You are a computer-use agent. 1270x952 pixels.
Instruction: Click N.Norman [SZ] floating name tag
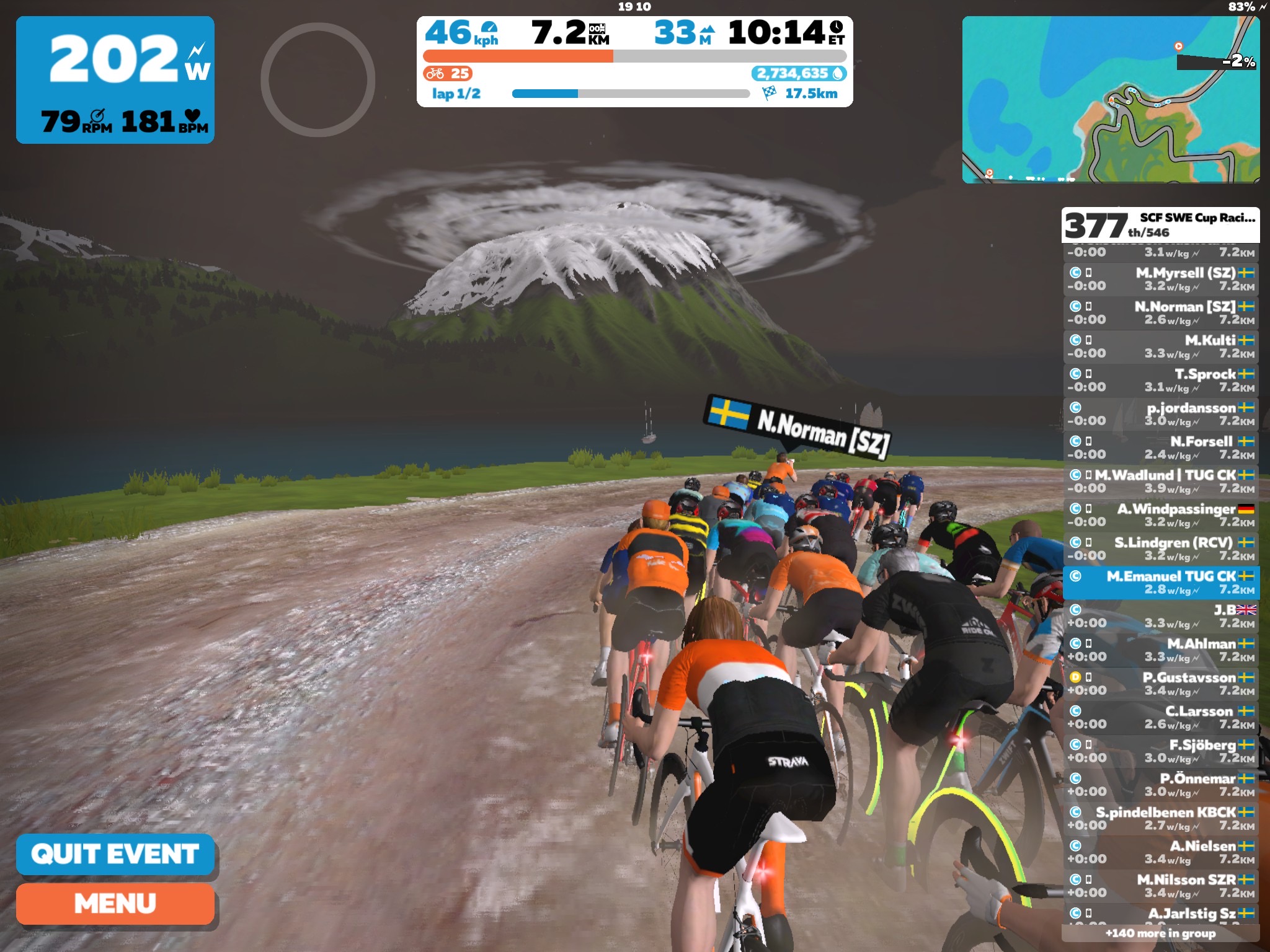[799, 426]
